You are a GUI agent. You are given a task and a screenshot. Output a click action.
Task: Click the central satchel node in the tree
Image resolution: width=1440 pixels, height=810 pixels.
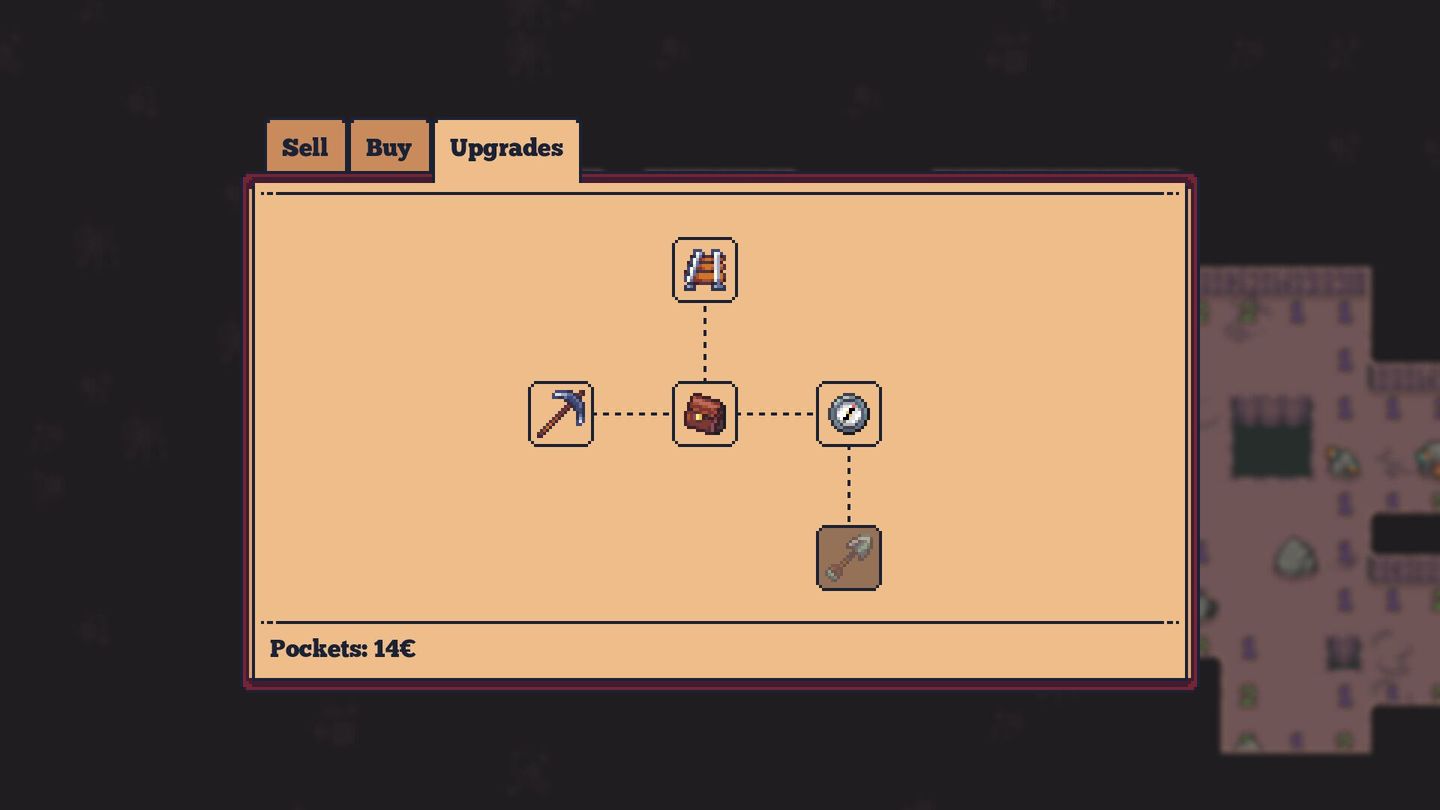(x=704, y=414)
